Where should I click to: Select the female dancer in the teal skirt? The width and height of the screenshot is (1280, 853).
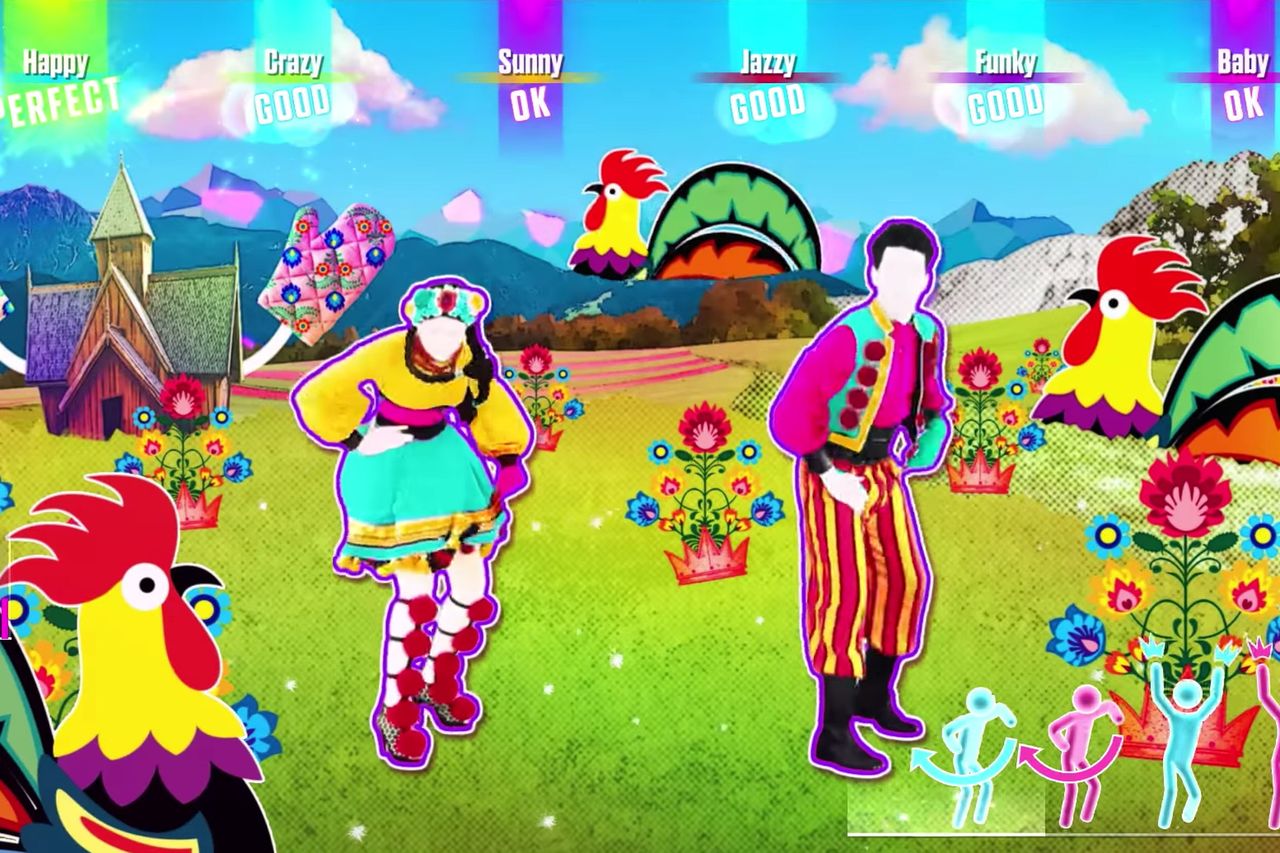point(420,480)
